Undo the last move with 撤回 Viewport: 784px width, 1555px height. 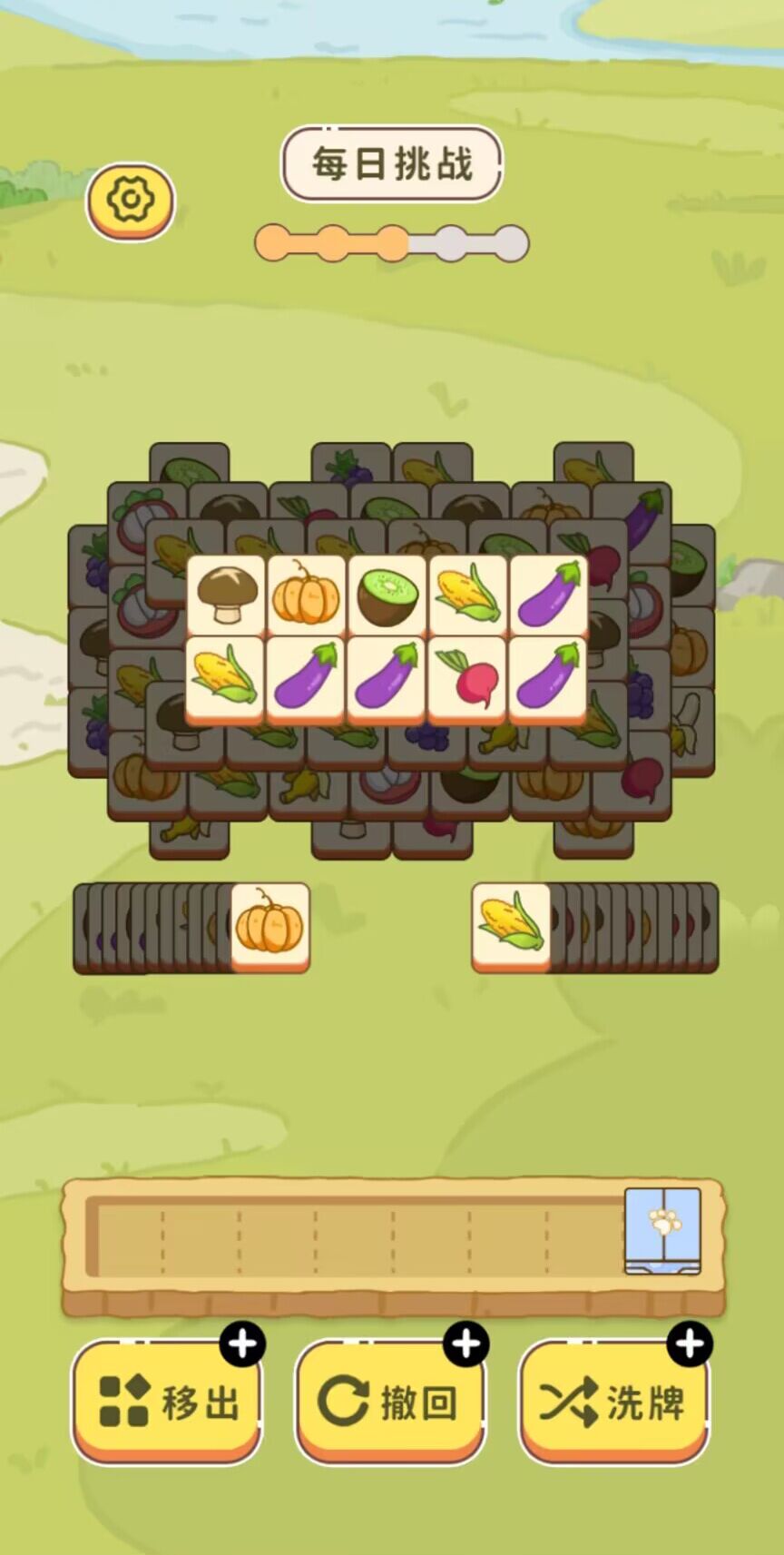(x=390, y=1401)
